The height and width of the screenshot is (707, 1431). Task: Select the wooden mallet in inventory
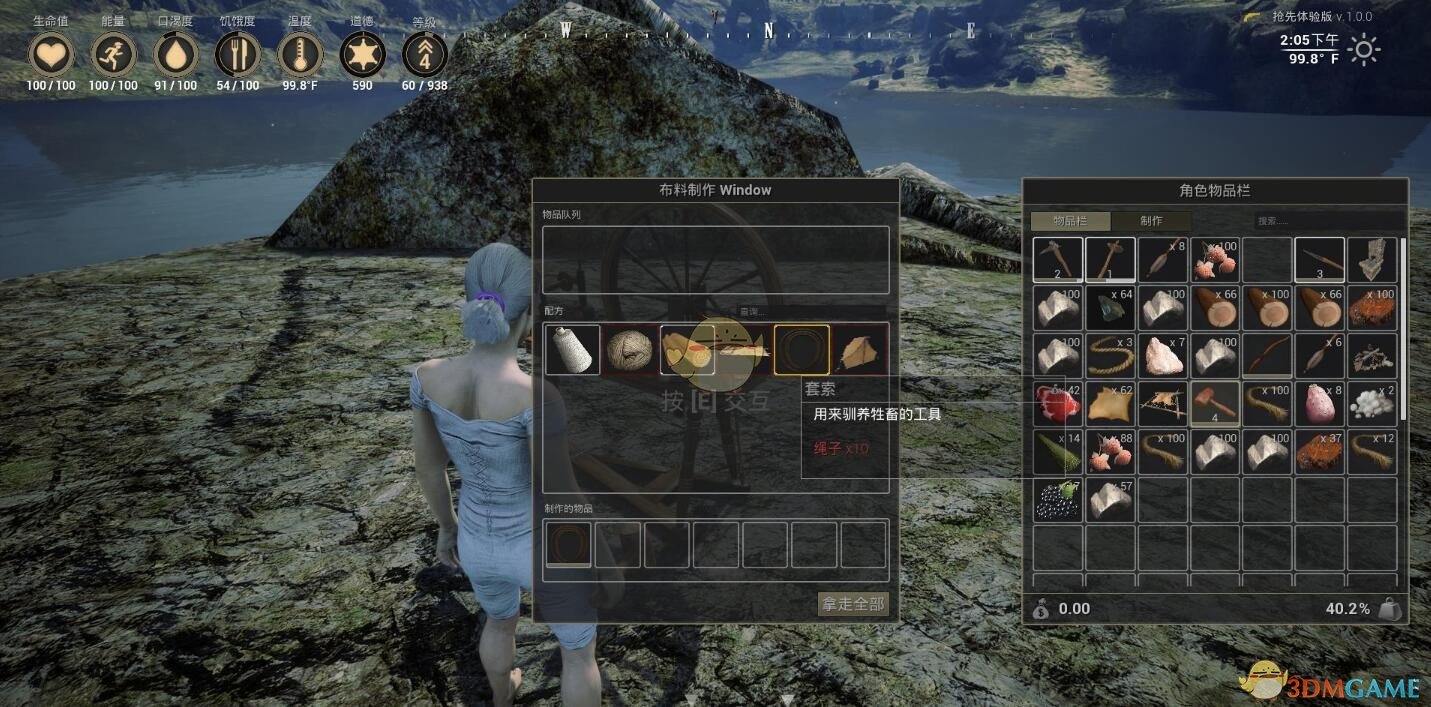[1214, 404]
